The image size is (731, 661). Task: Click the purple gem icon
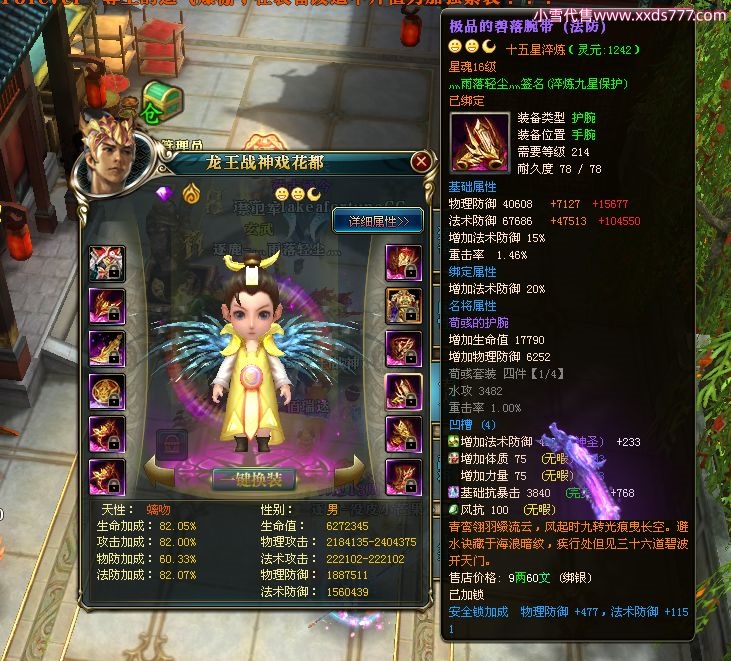pyautogui.click(x=166, y=193)
